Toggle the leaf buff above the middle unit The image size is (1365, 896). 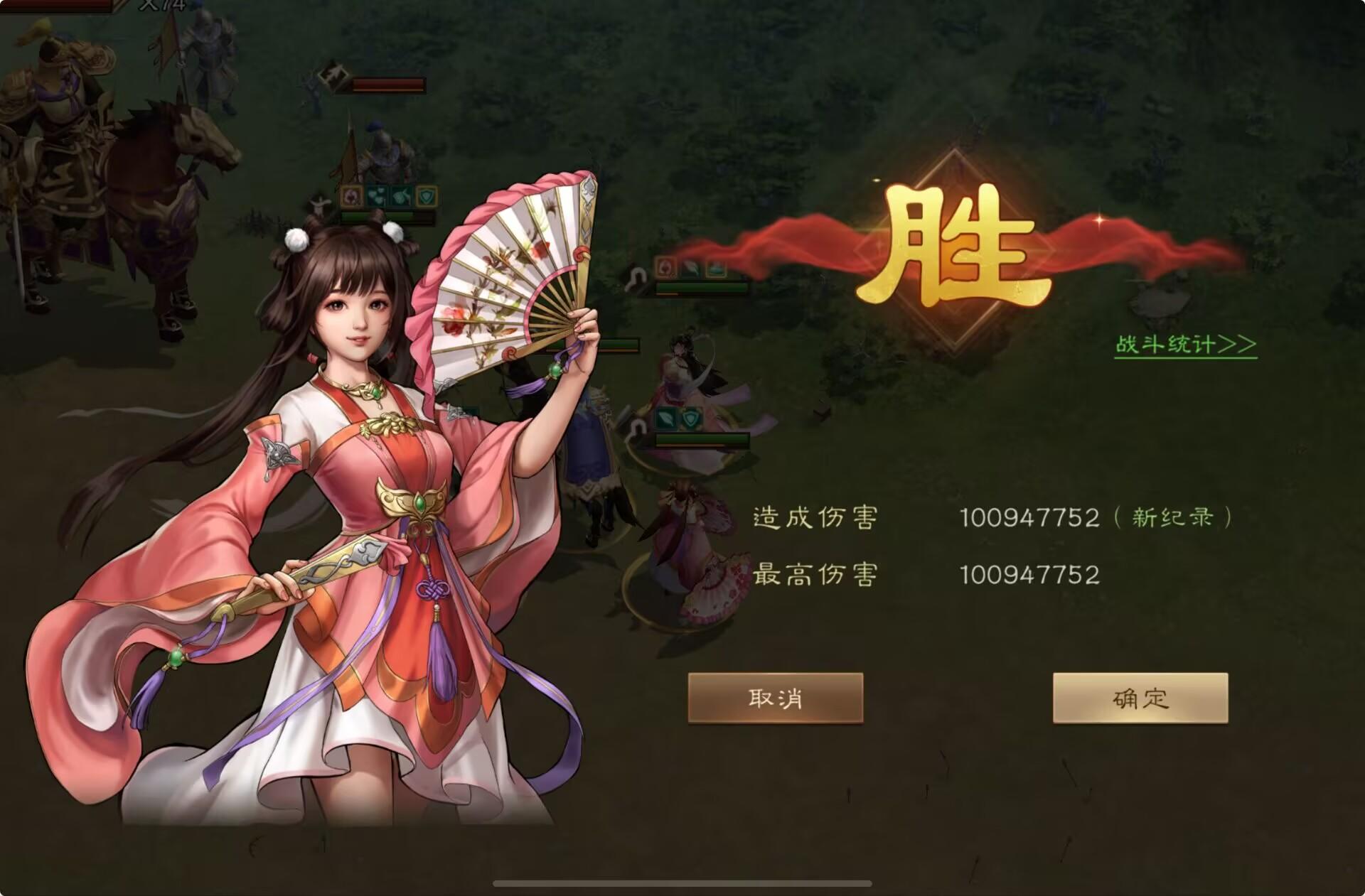click(690, 266)
